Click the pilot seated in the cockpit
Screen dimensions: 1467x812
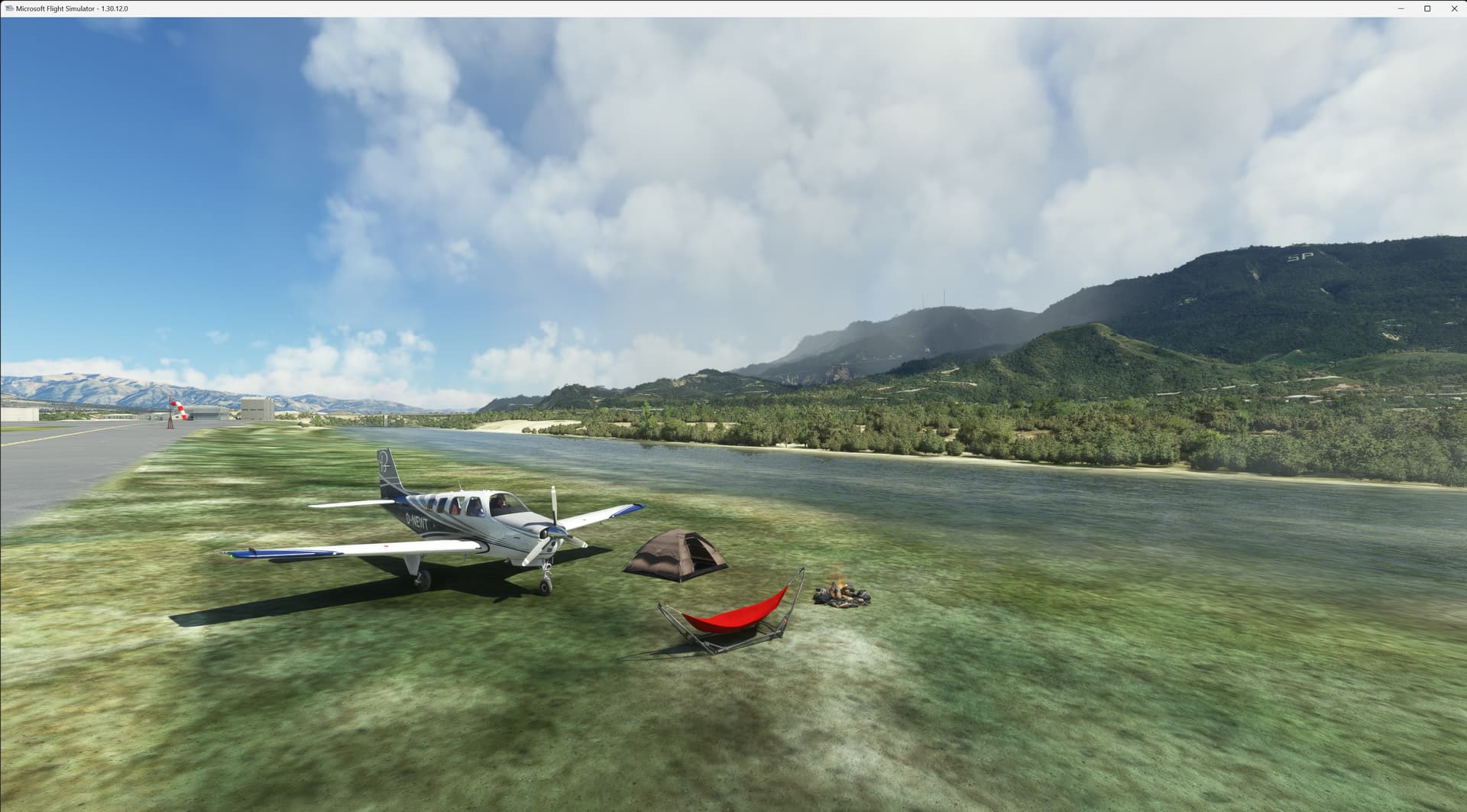(x=500, y=503)
